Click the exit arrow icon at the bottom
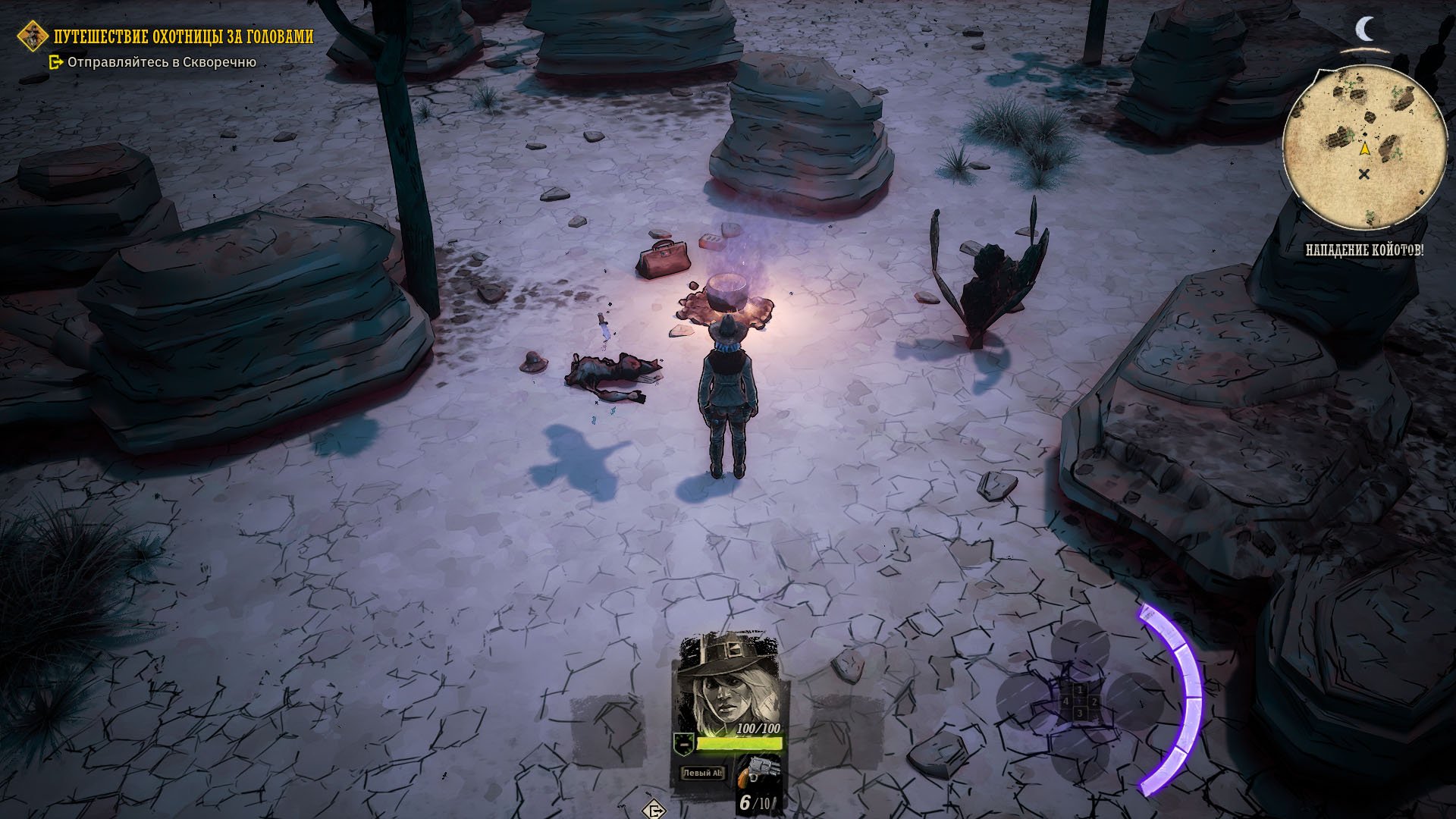 (x=654, y=810)
